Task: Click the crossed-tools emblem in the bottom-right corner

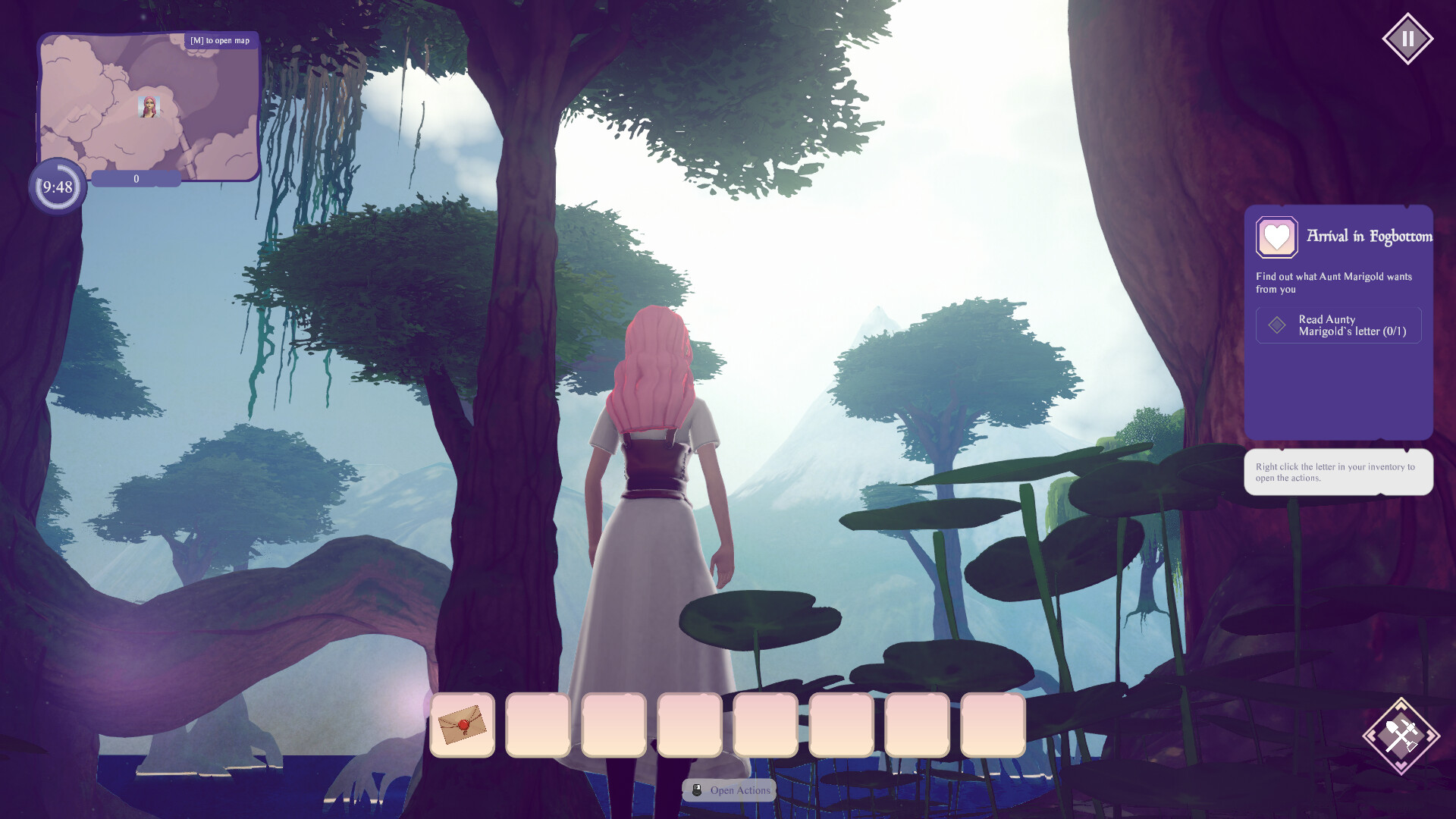Action: (x=1401, y=734)
